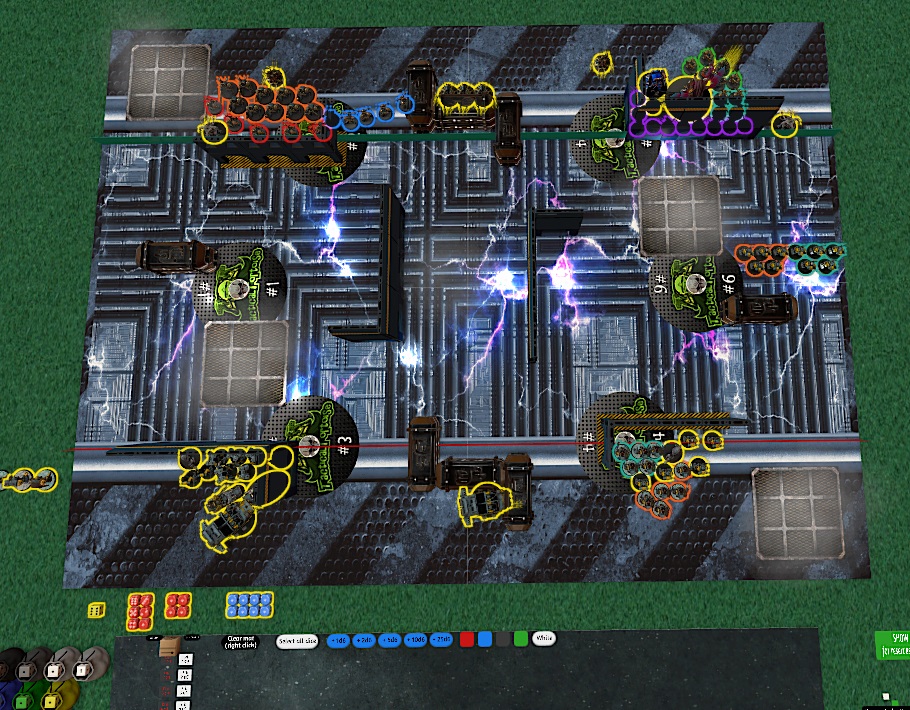Add one die with +1d6
This screenshot has height=710, width=910.
coord(337,639)
